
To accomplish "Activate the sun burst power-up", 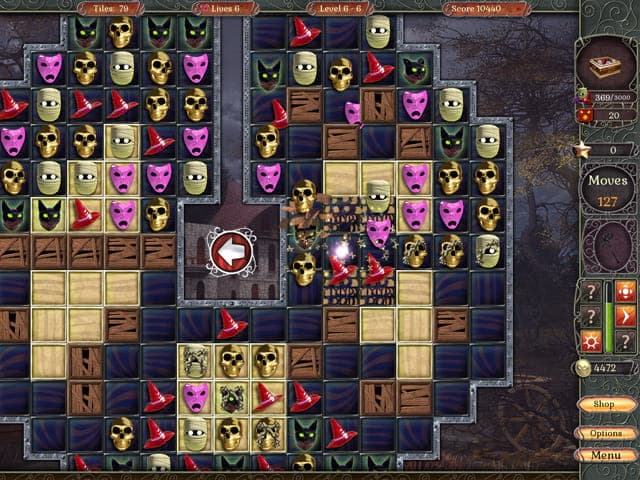I will (592, 342).
